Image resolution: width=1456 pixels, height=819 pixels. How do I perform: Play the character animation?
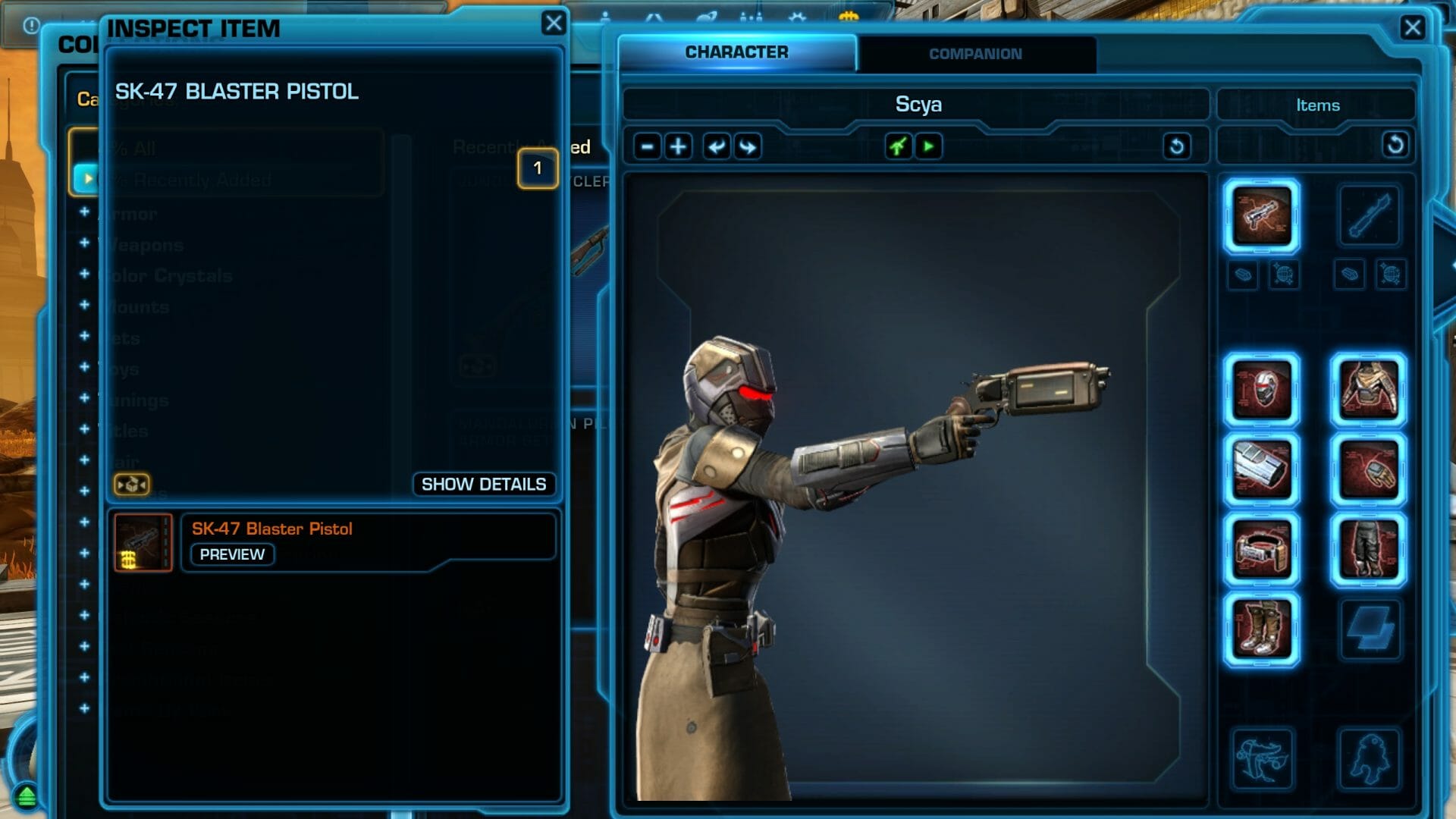(928, 146)
